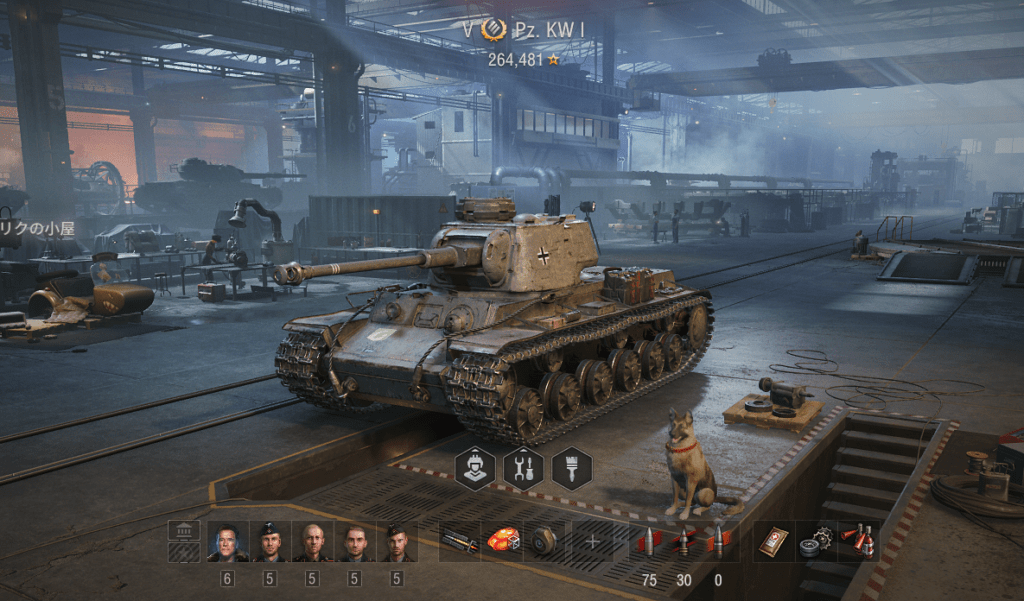Select the shell slot showing 0 rounds
Screen dimensions: 1024x601
pos(718,542)
